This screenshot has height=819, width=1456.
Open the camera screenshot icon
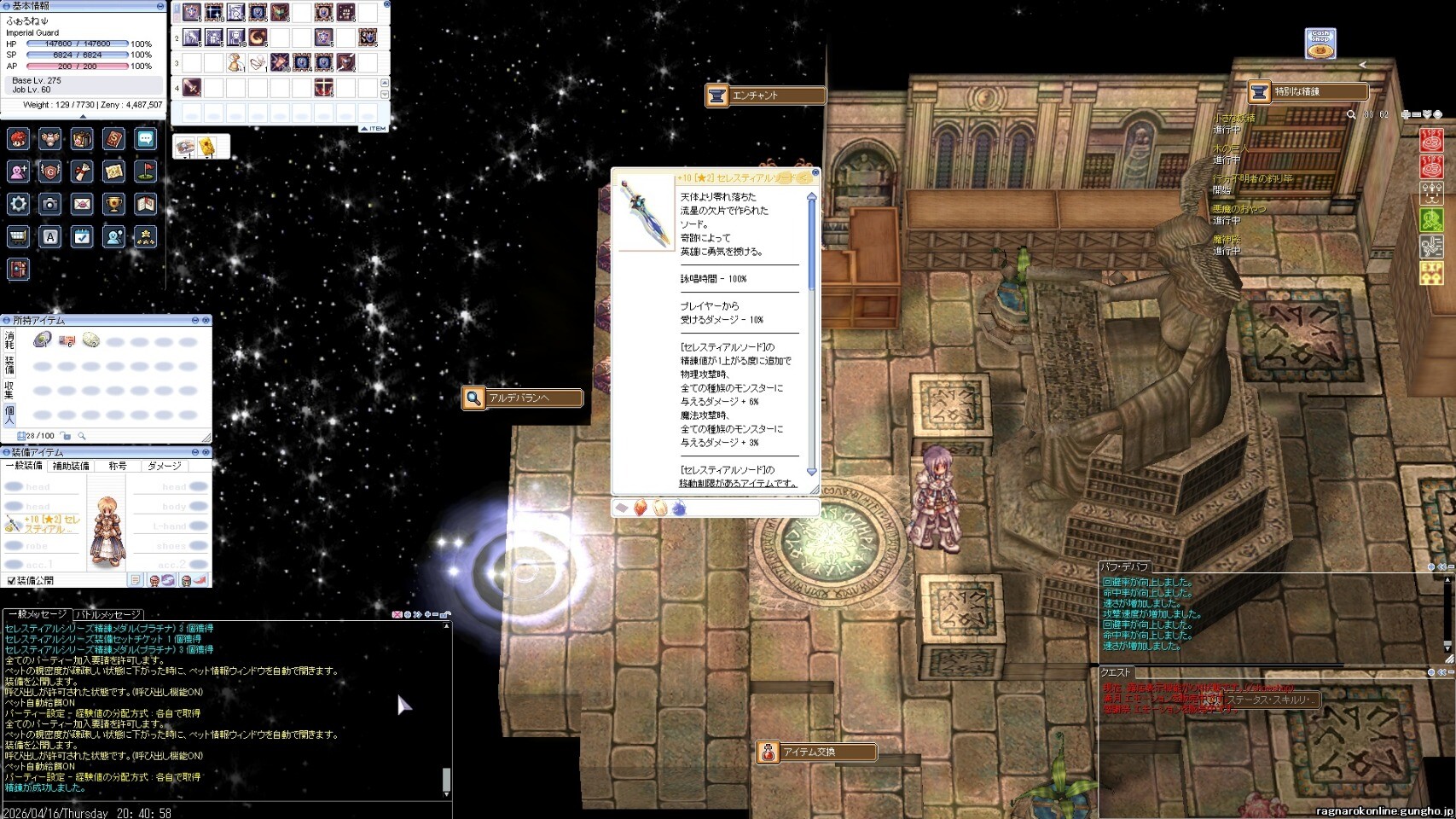(x=50, y=204)
